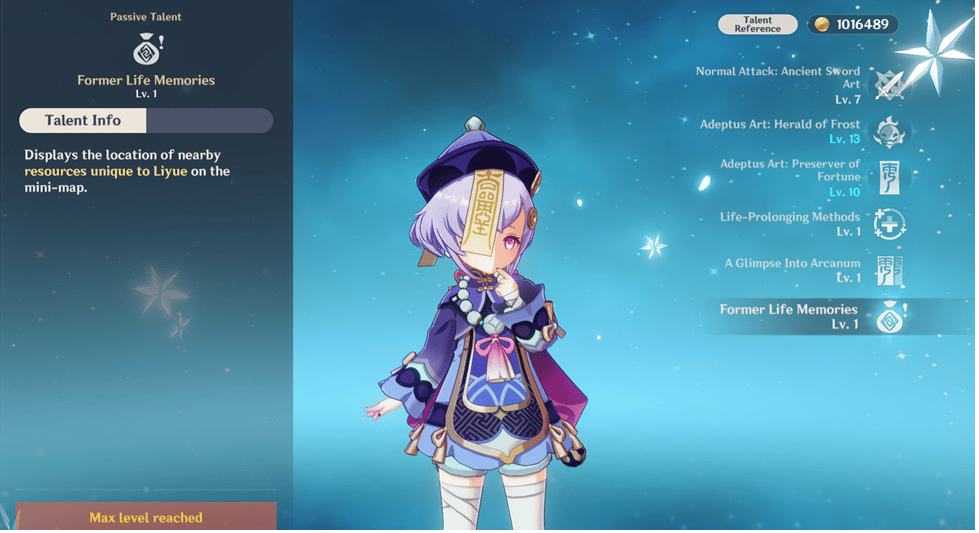Click the Max level reached button
Screen dimensions: 979x533
[146, 517]
